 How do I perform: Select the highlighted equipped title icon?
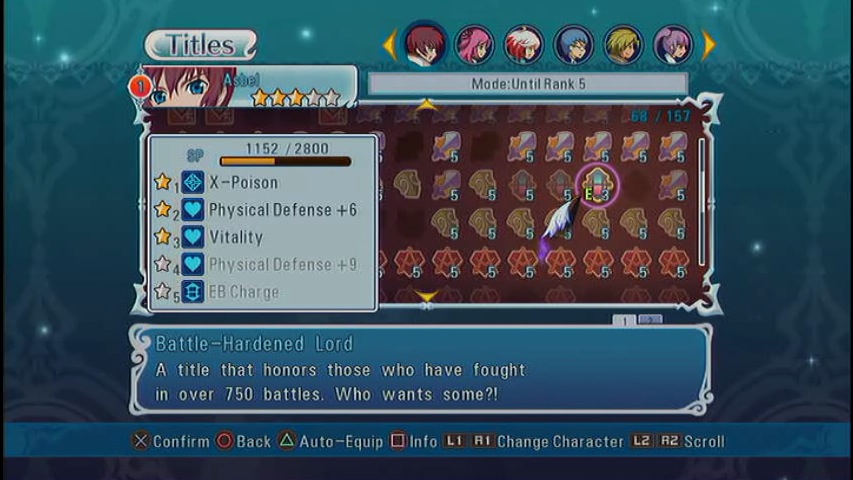pyautogui.click(x=598, y=185)
